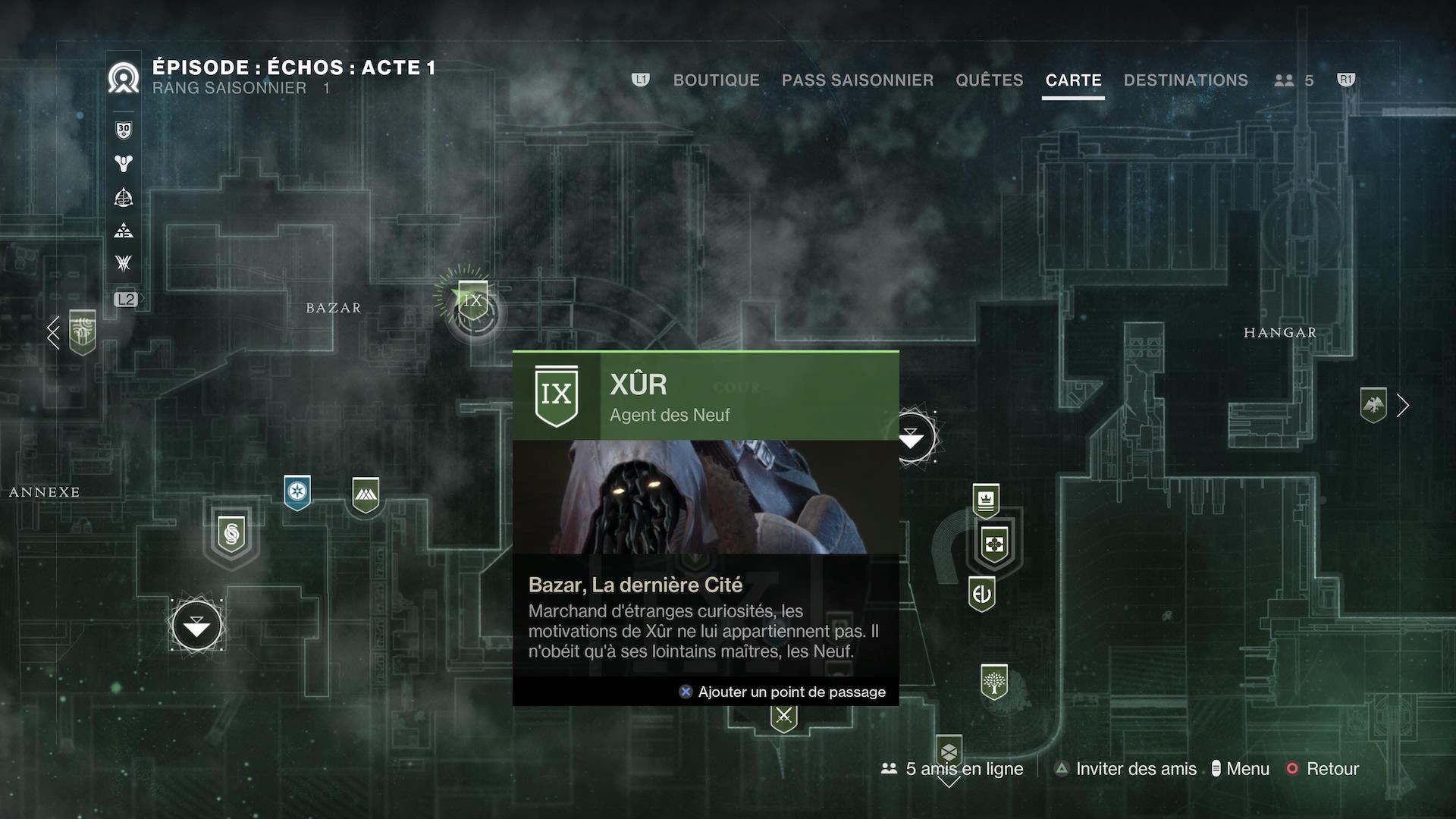Go to the Quêtes tab
The image size is (1456, 819).
pyautogui.click(x=989, y=80)
